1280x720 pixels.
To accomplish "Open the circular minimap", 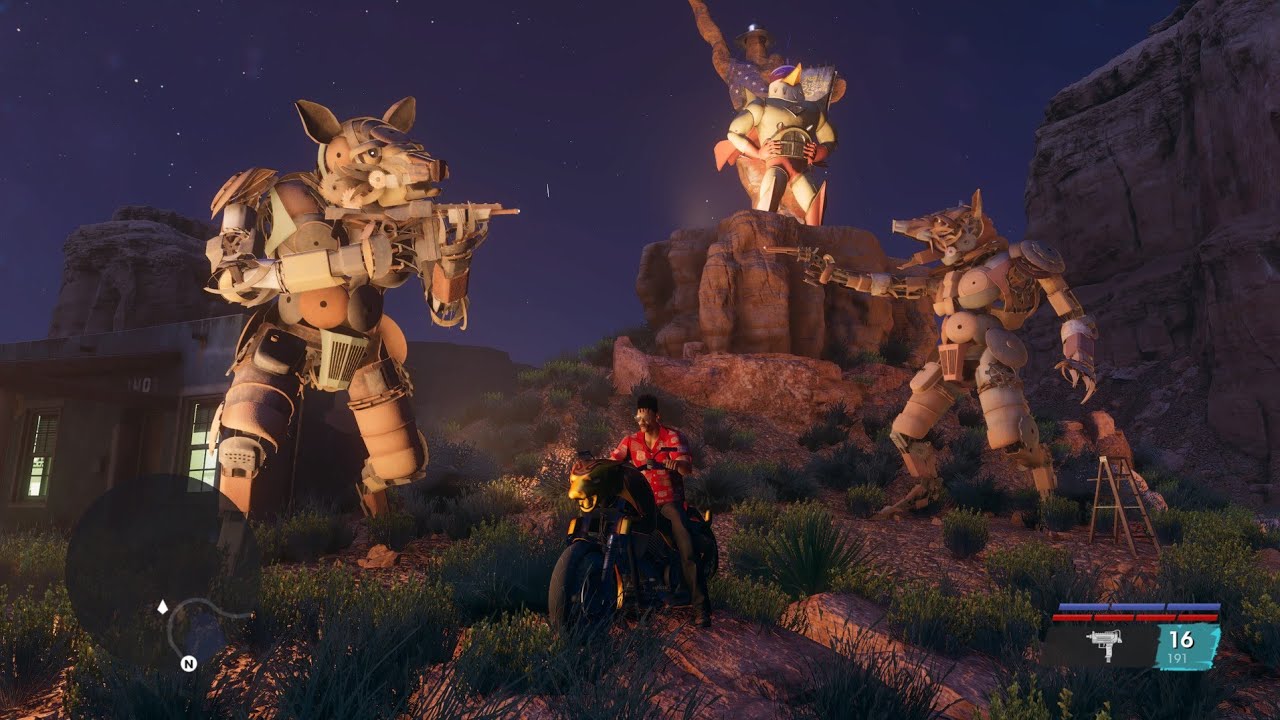I will click(x=162, y=570).
